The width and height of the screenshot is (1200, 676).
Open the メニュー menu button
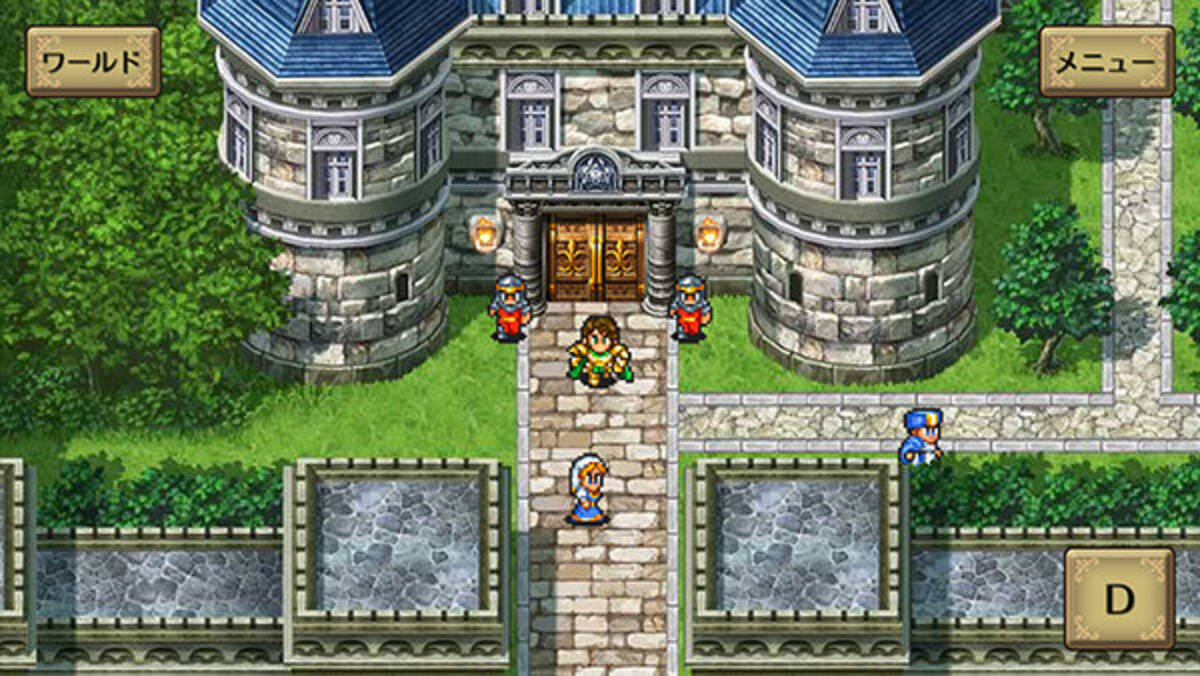(1107, 62)
